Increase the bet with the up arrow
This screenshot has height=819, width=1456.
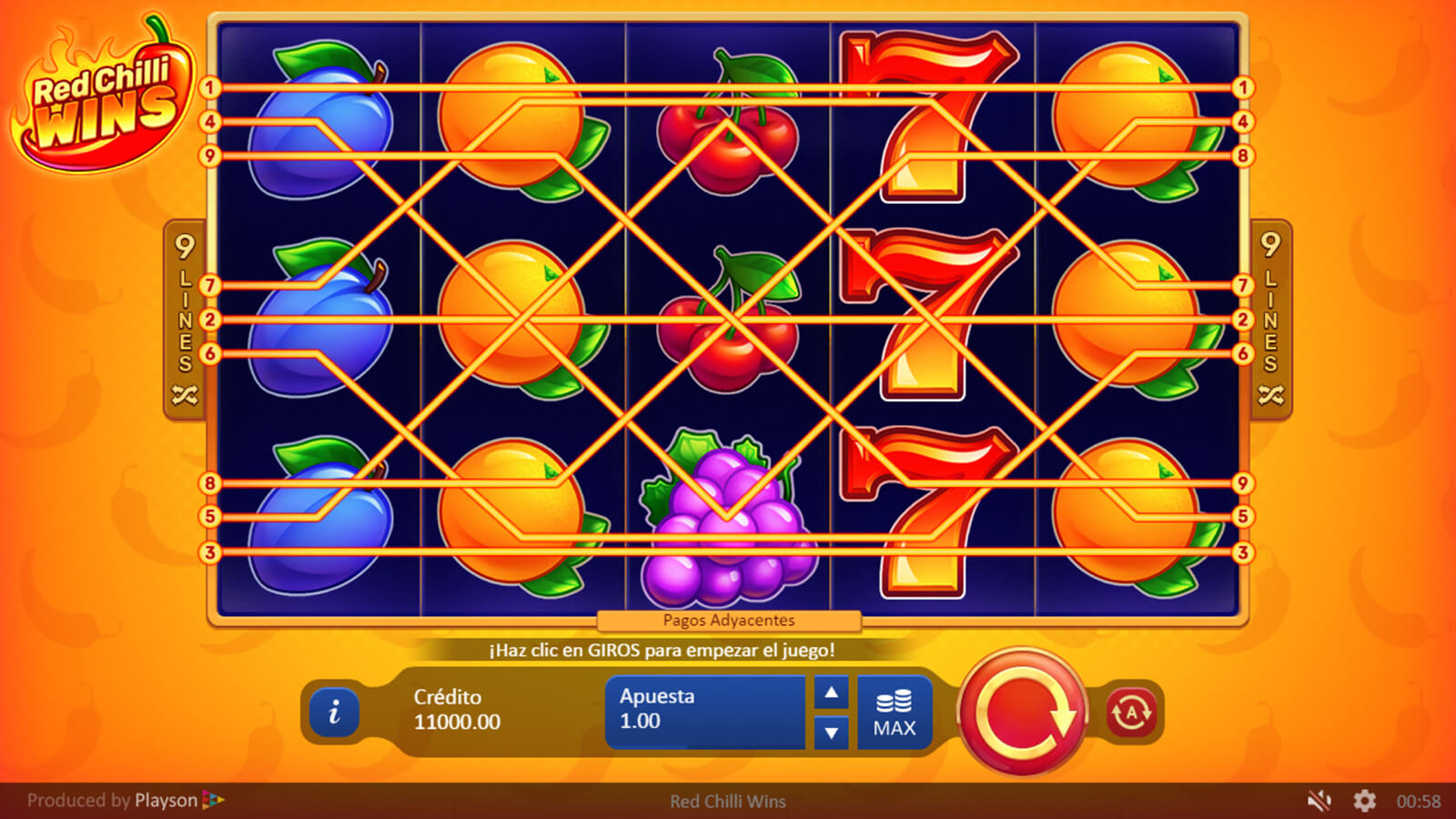coord(831,693)
